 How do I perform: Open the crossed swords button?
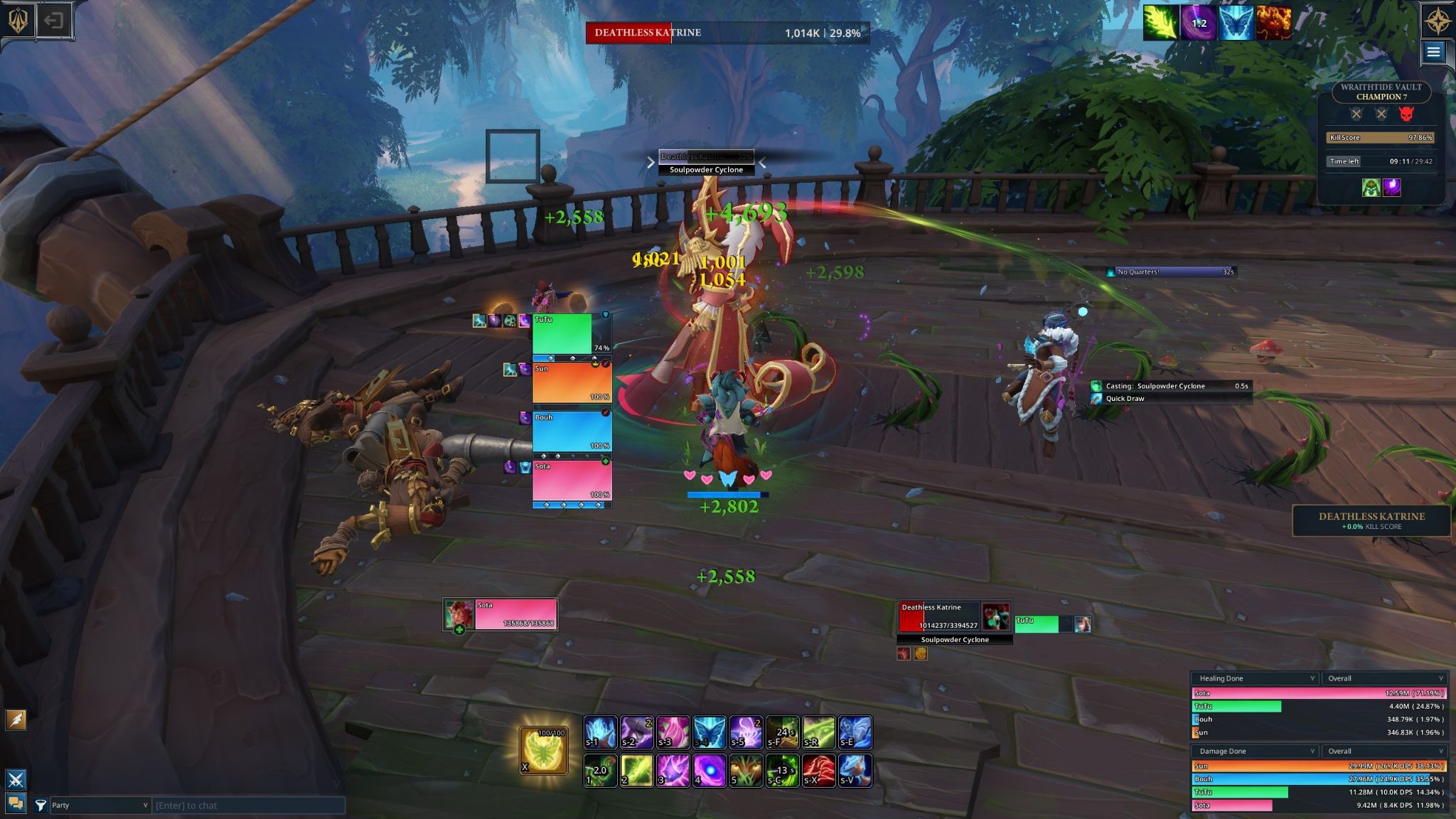click(16, 779)
